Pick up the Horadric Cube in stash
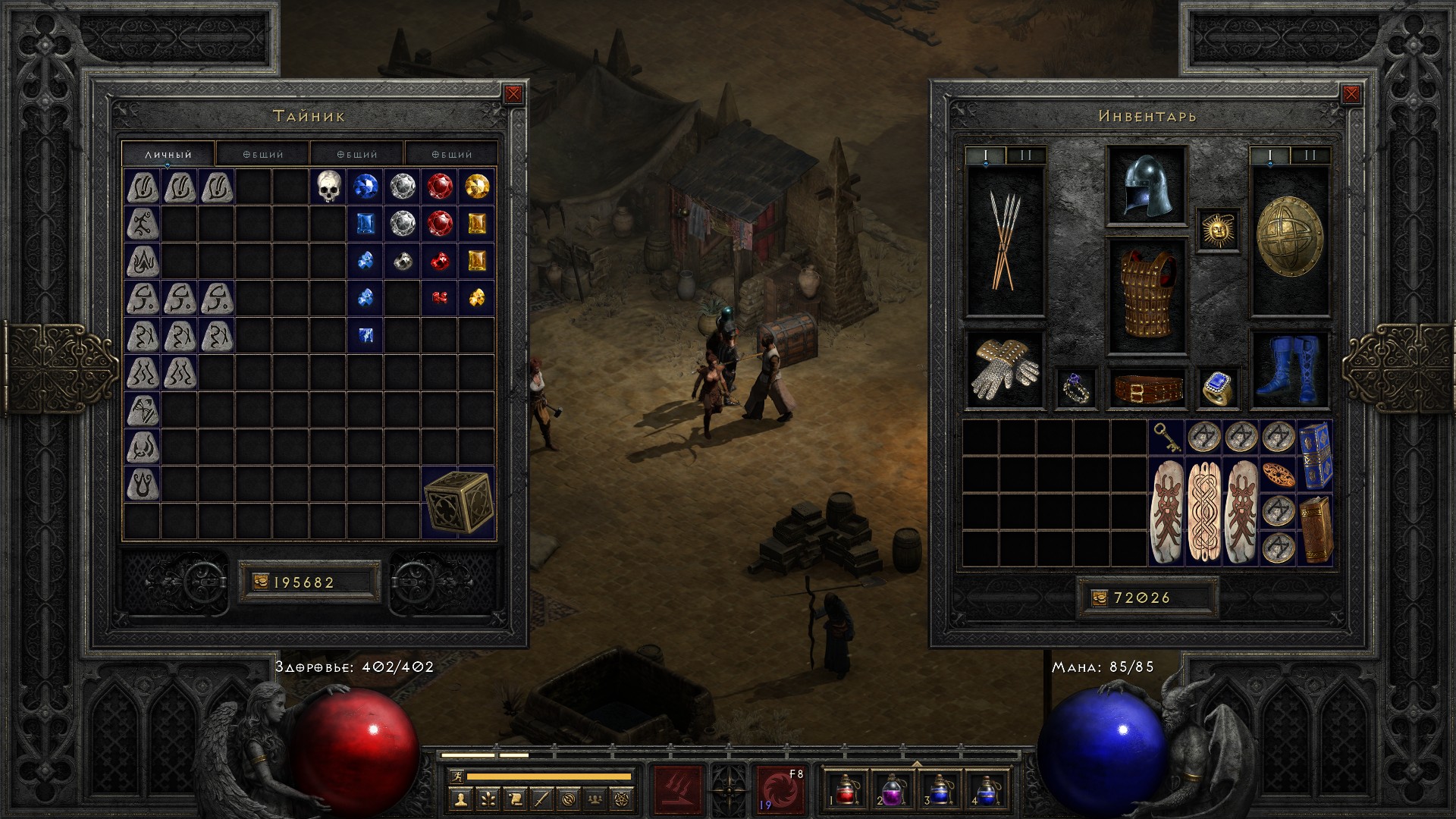 458,502
